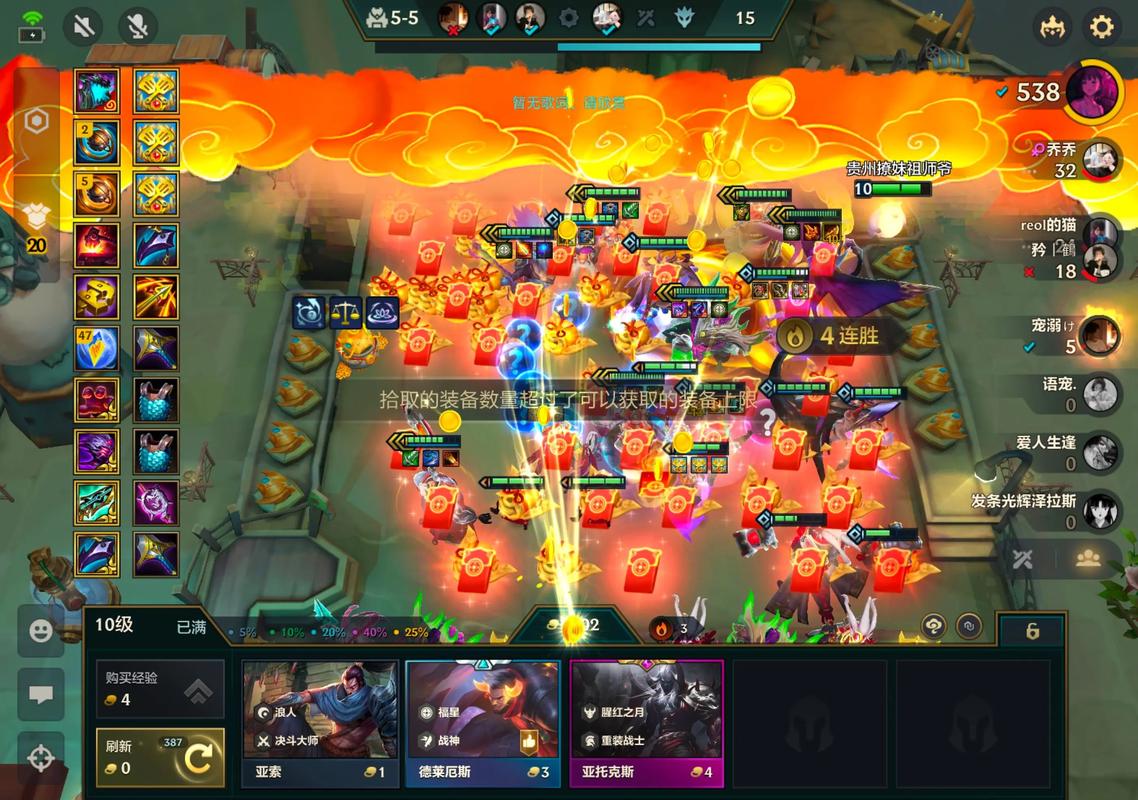The width and height of the screenshot is (1138, 800).
Task: Click the 购买经验 buy experience button
Action: coord(160,688)
